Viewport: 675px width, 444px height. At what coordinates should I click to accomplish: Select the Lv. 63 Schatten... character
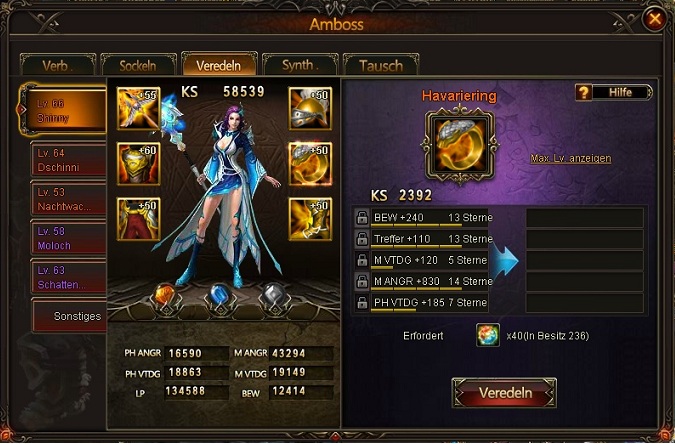63,277
